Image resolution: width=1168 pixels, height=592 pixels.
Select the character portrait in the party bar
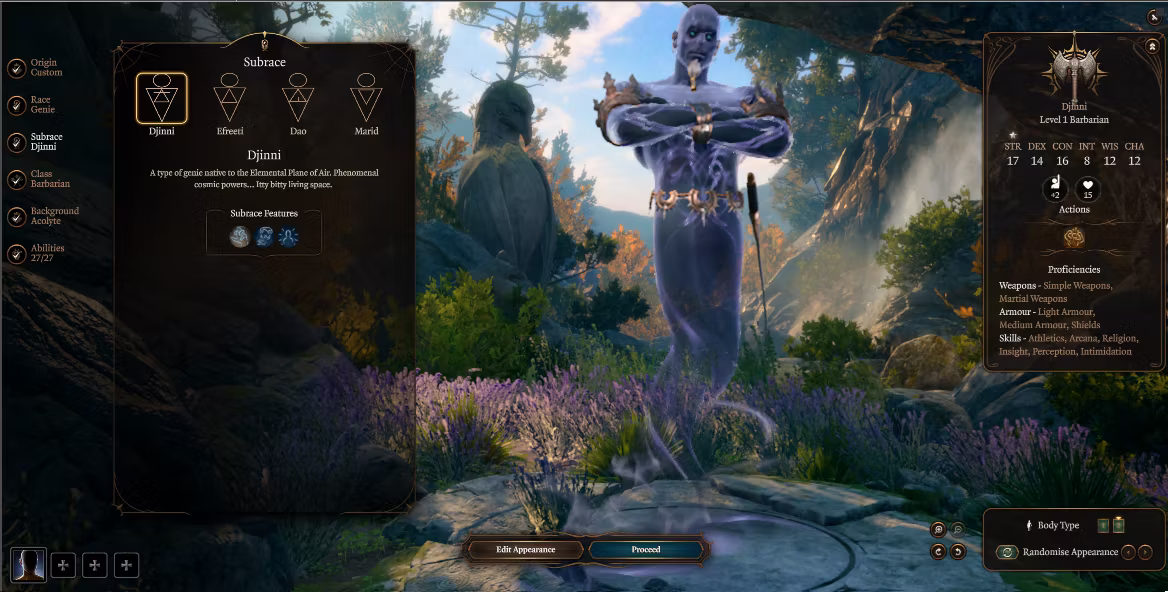pyautogui.click(x=28, y=565)
